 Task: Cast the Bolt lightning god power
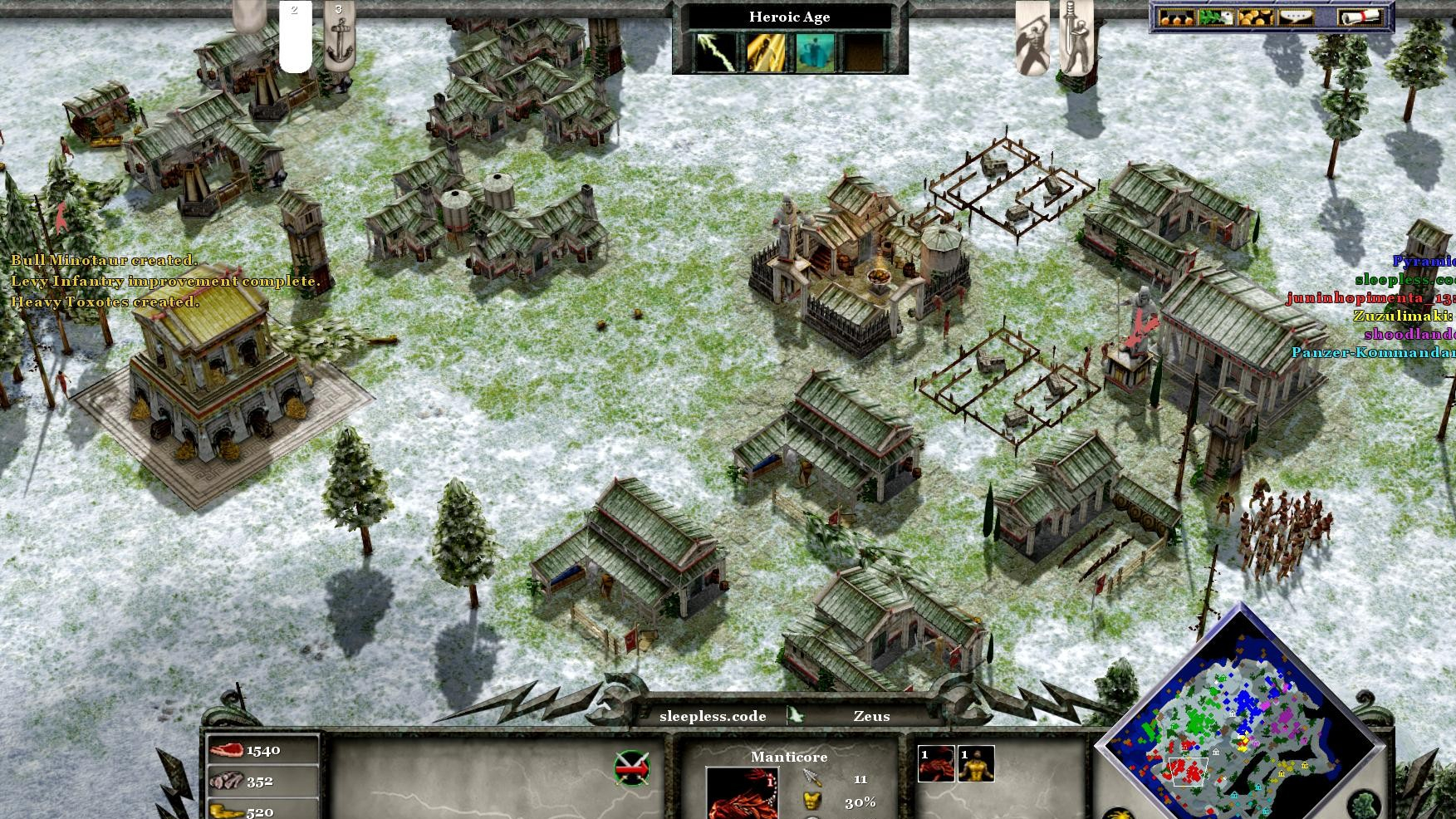tap(717, 51)
